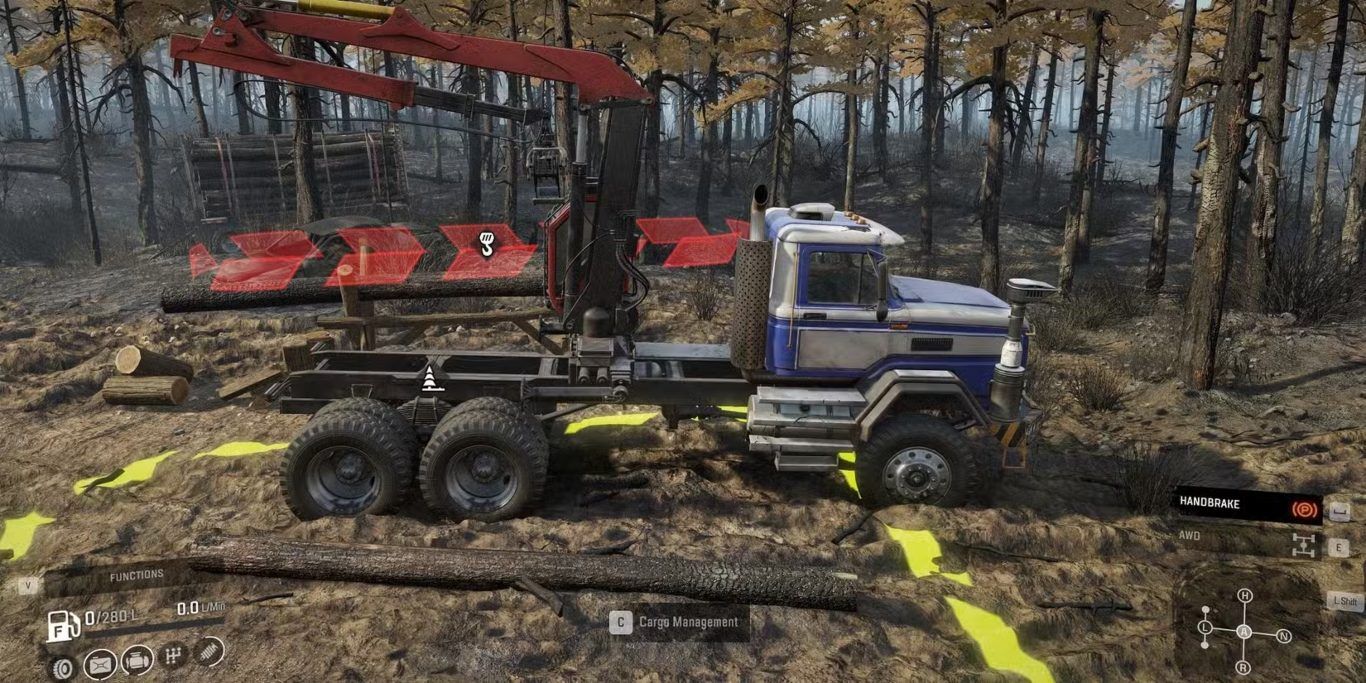Select the A gear in the selector center

tap(1243, 631)
